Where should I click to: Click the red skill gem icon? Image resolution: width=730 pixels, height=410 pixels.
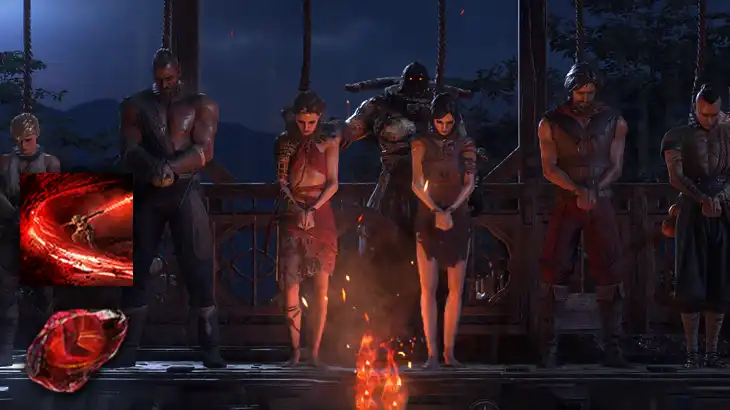point(76,347)
